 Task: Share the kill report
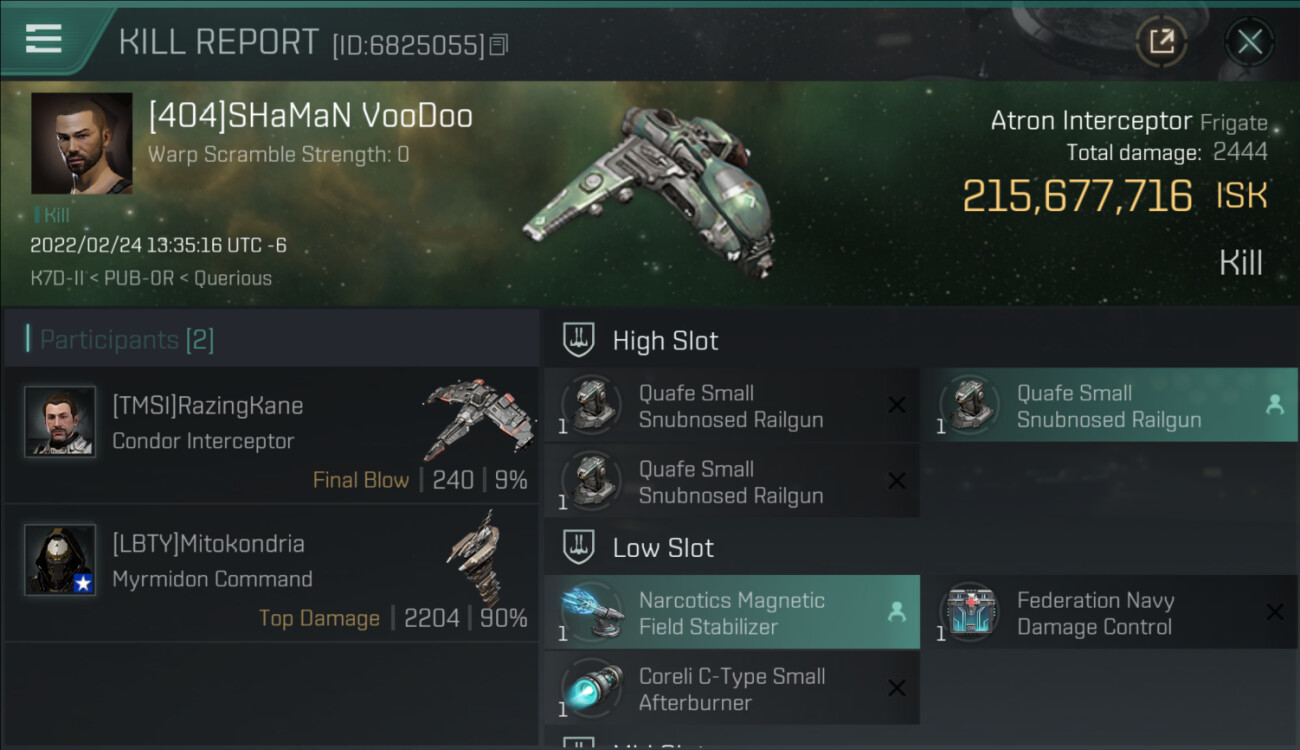[x=1161, y=42]
